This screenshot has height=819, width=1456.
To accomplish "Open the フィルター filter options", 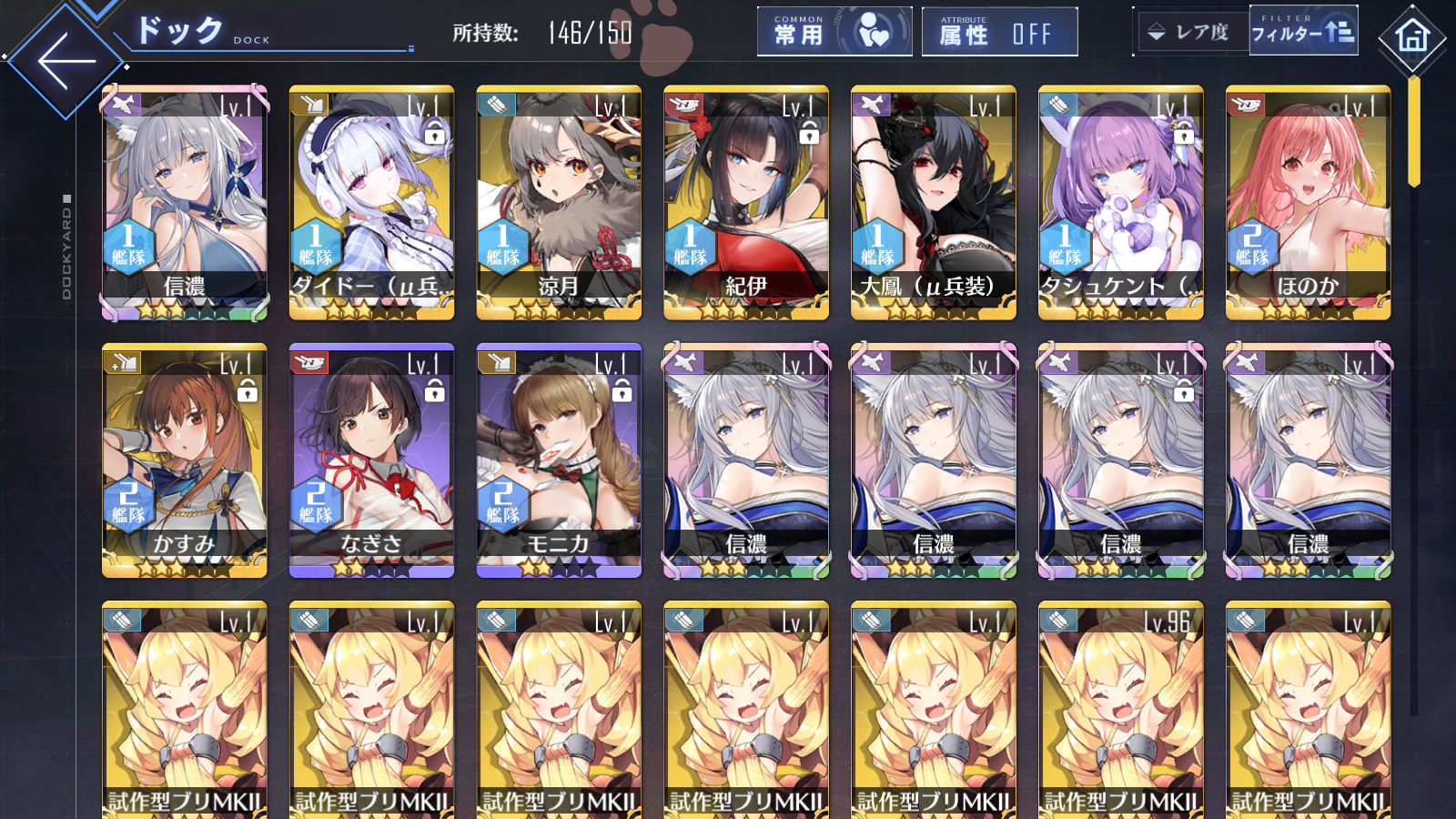I will click(x=1303, y=31).
